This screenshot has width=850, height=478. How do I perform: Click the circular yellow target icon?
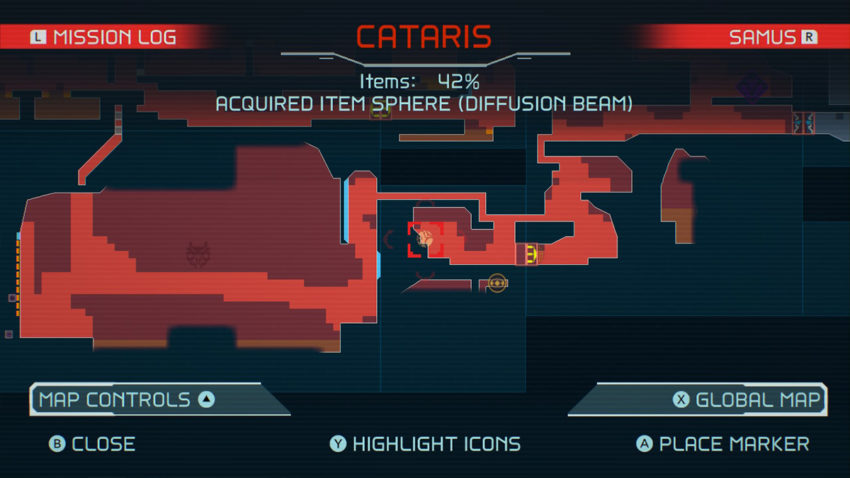tap(497, 285)
